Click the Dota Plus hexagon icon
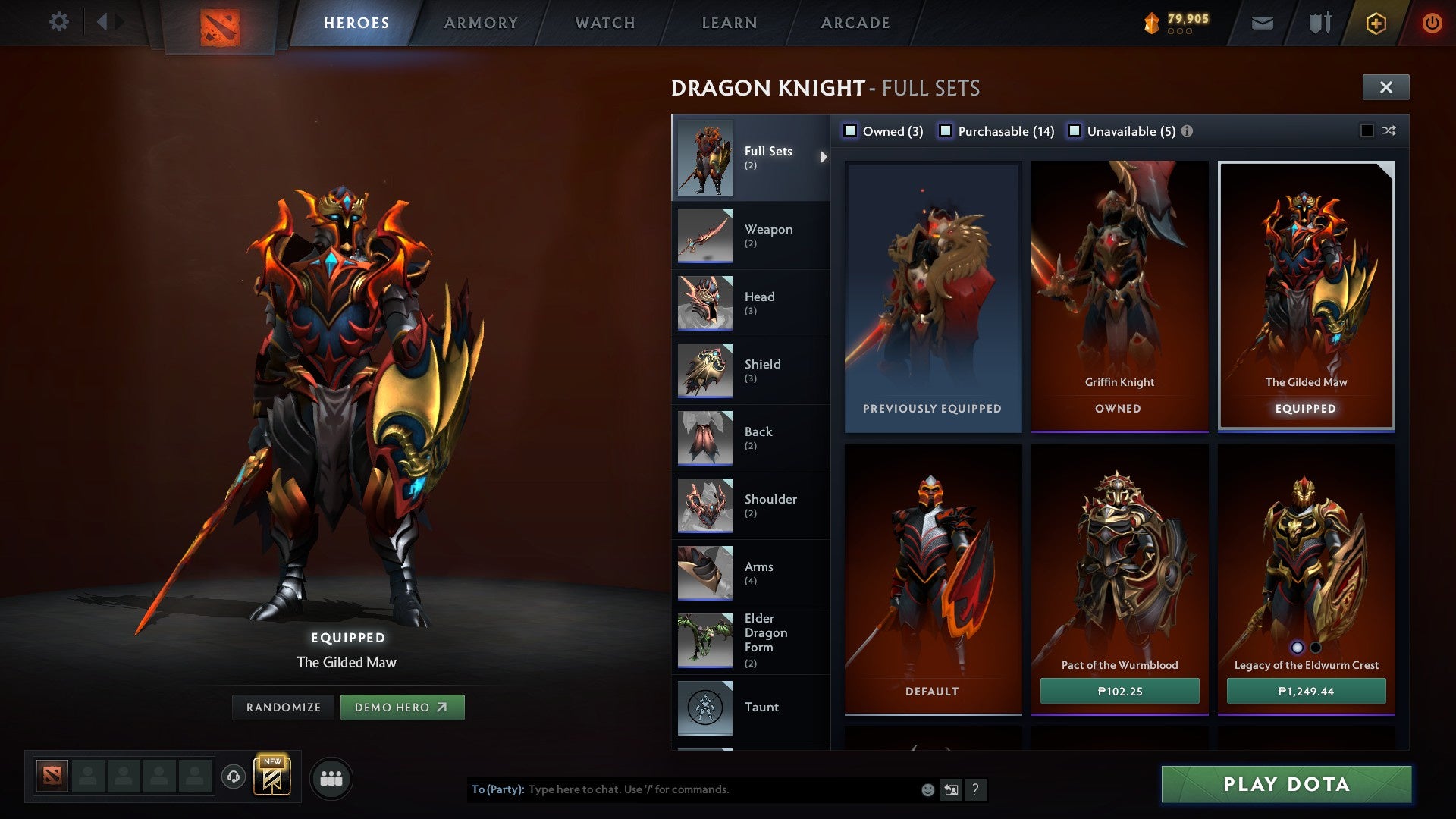1456x819 pixels. pos(1376,22)
